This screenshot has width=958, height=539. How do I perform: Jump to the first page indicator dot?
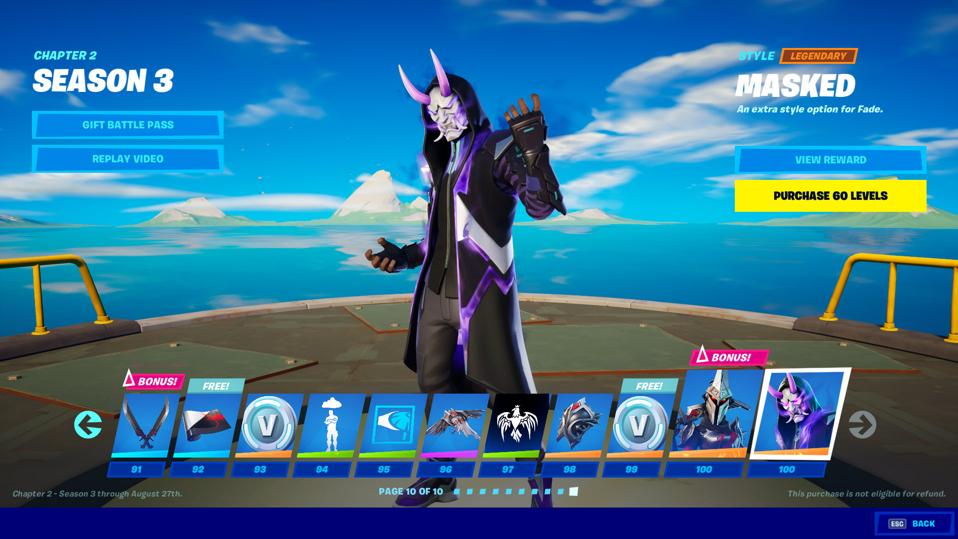457,492
